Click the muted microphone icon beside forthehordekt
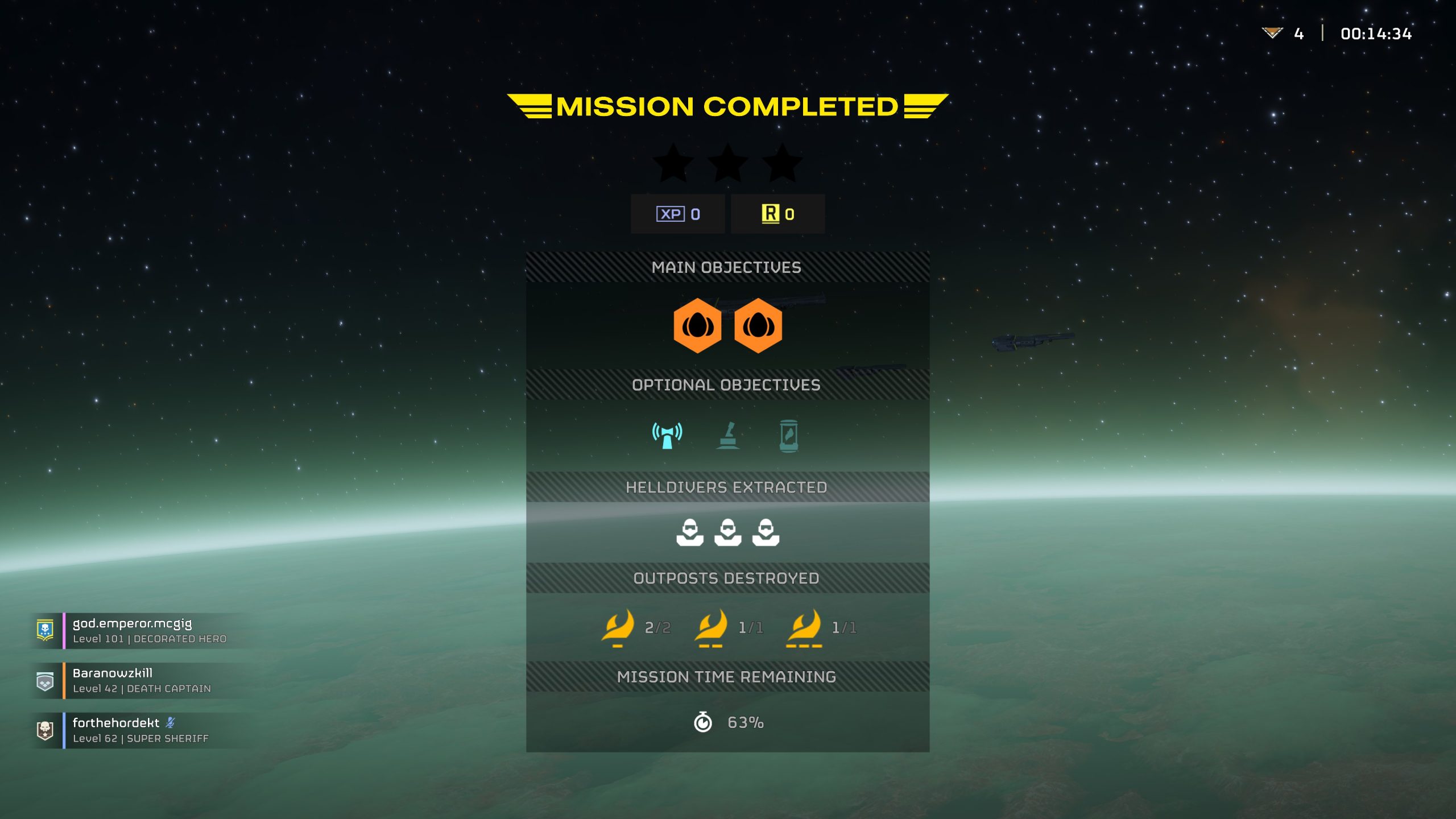Image resolution: width=1456 pixels, height=819 pixels. click(x=171, y=722)
